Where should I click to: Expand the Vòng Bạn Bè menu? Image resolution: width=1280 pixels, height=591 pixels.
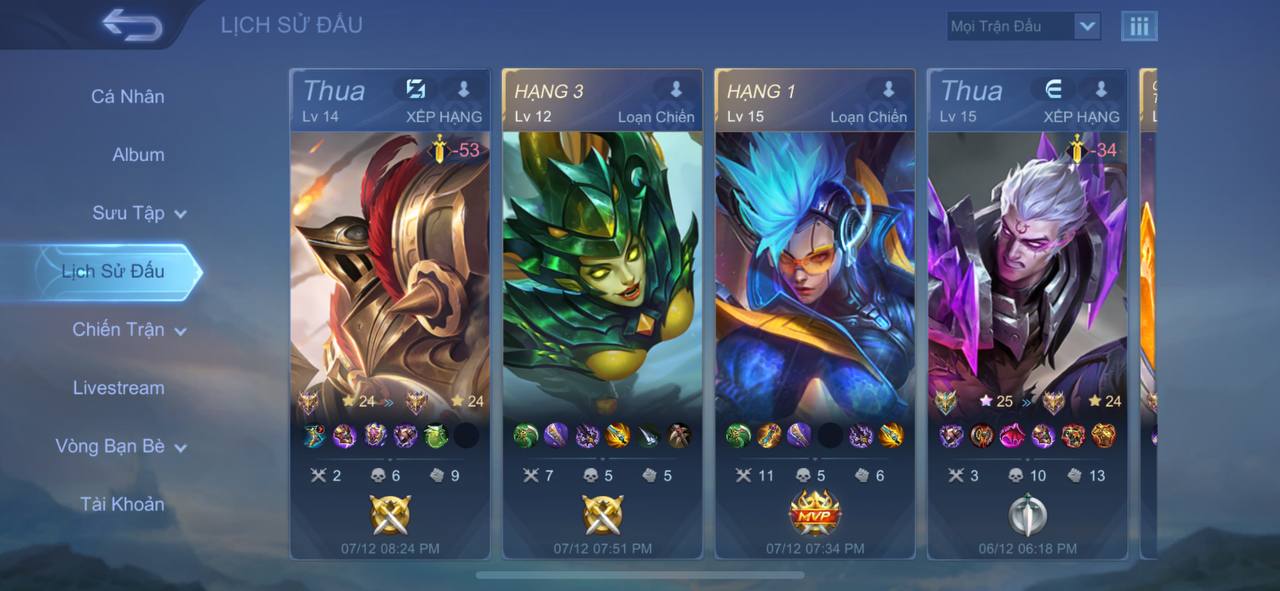pyautogui.click(x=121, y=446)
